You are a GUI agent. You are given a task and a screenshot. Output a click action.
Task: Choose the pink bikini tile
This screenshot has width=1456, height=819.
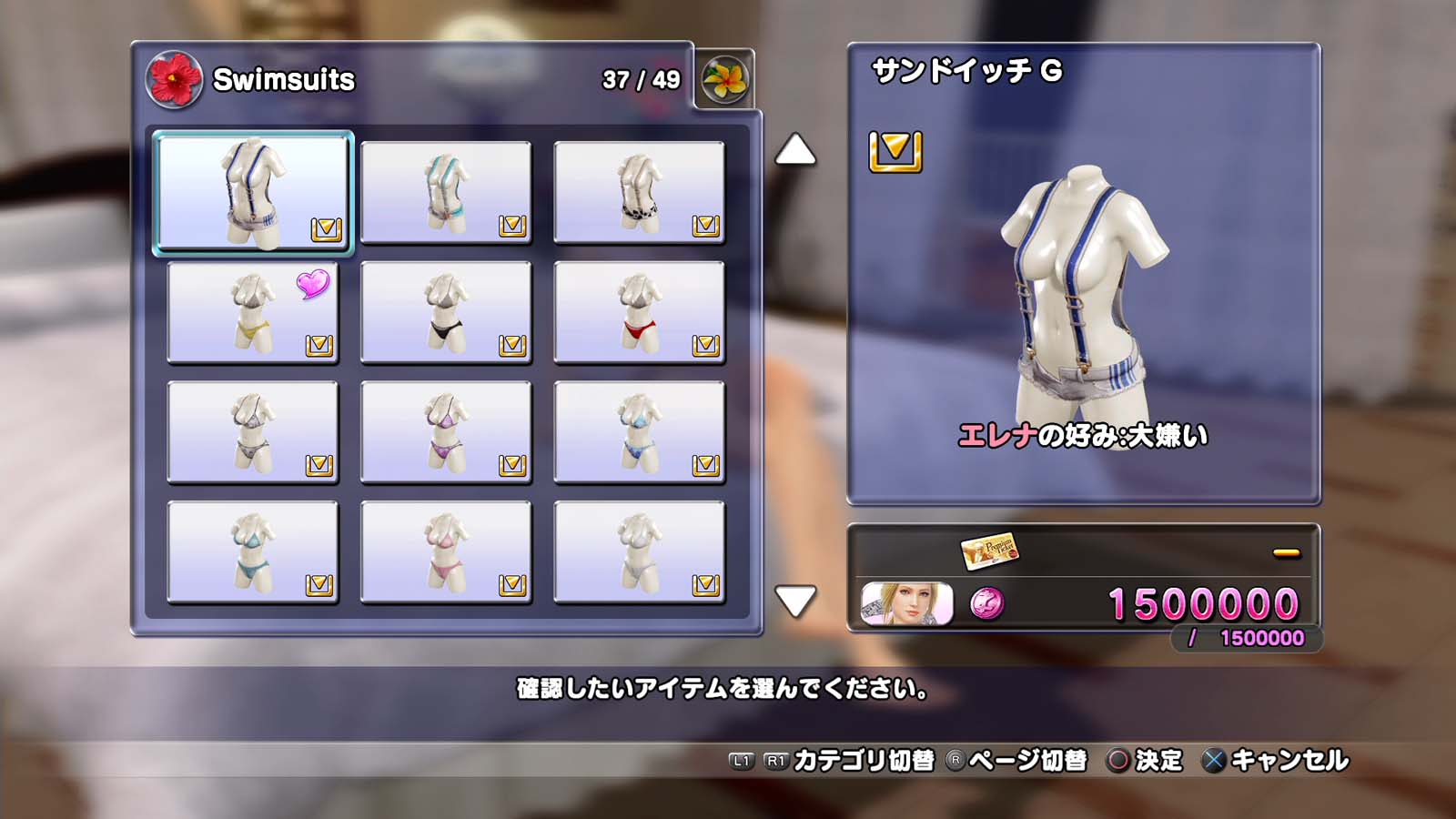coord(446,552)
